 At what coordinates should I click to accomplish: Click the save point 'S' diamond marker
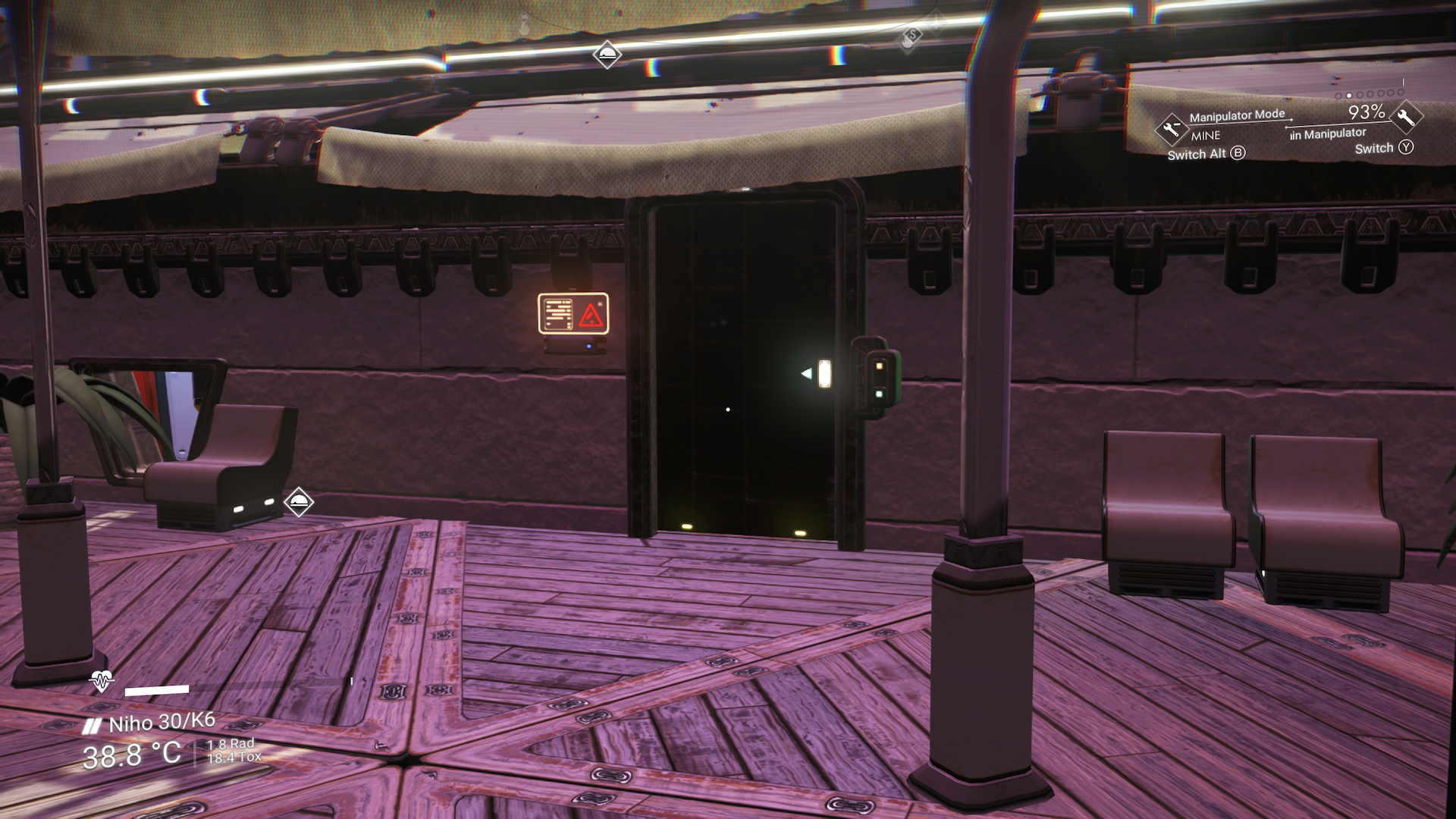pyautogui.click(x=913, y=35)
